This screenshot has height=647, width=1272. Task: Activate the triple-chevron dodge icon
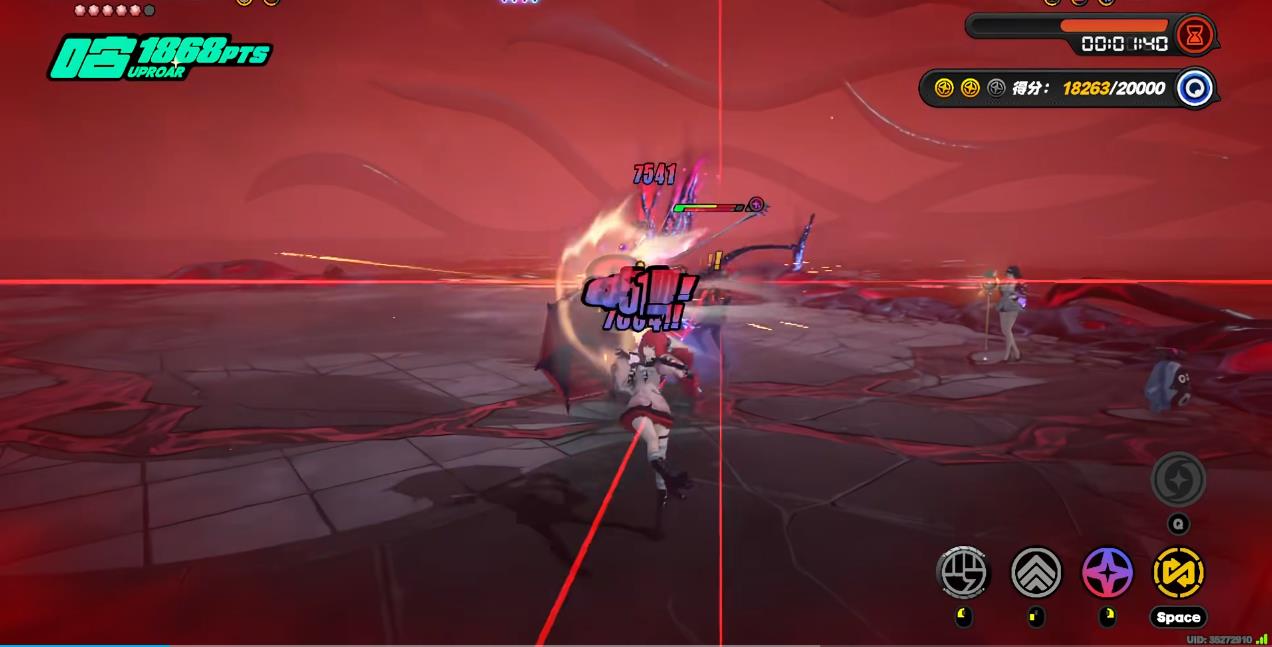click(1035, 572)
